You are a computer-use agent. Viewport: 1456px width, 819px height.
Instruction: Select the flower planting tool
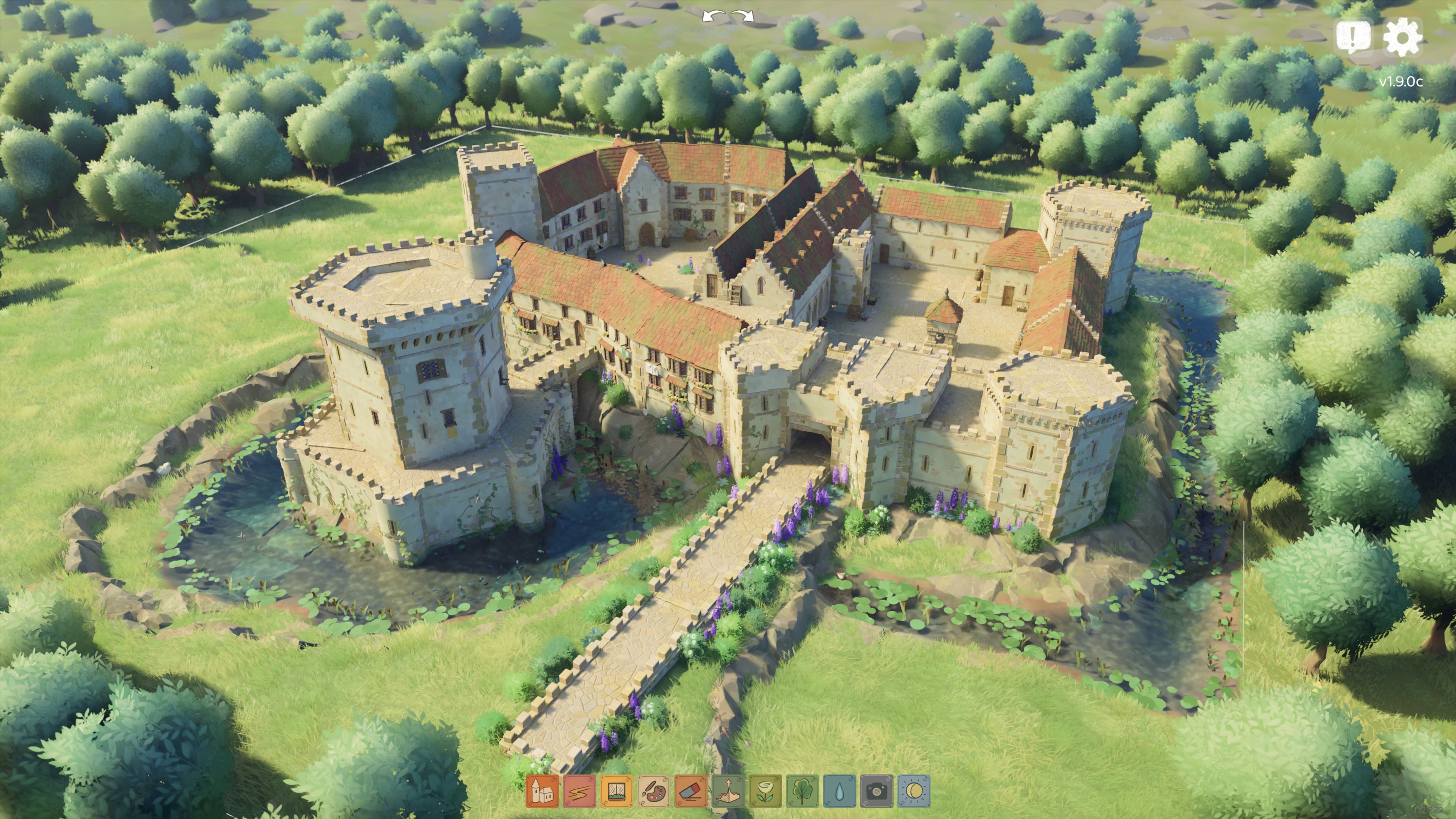click(765, 790)
